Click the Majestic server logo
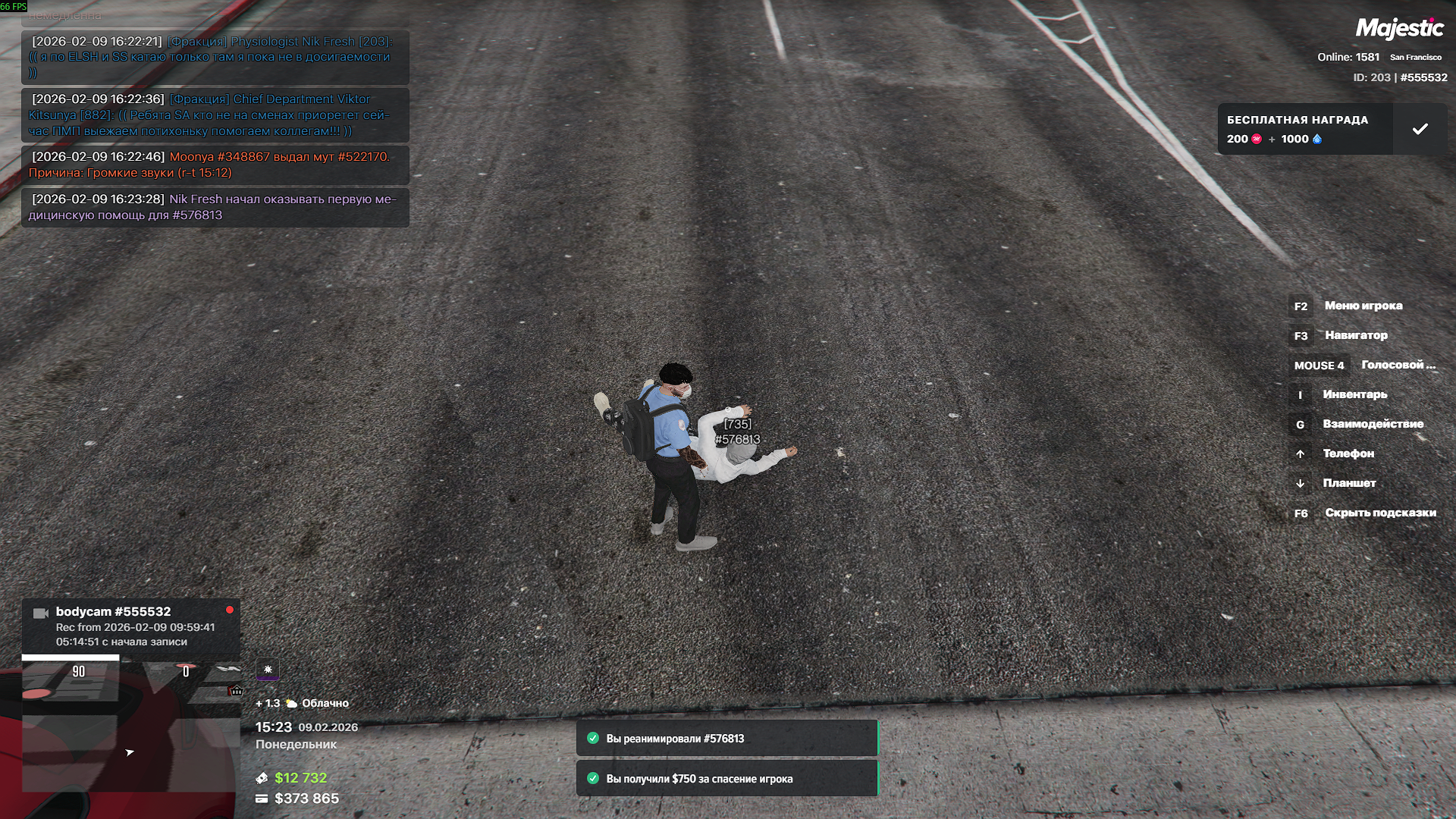This screenshot has width=1456, height=819. coord(1399,29)
